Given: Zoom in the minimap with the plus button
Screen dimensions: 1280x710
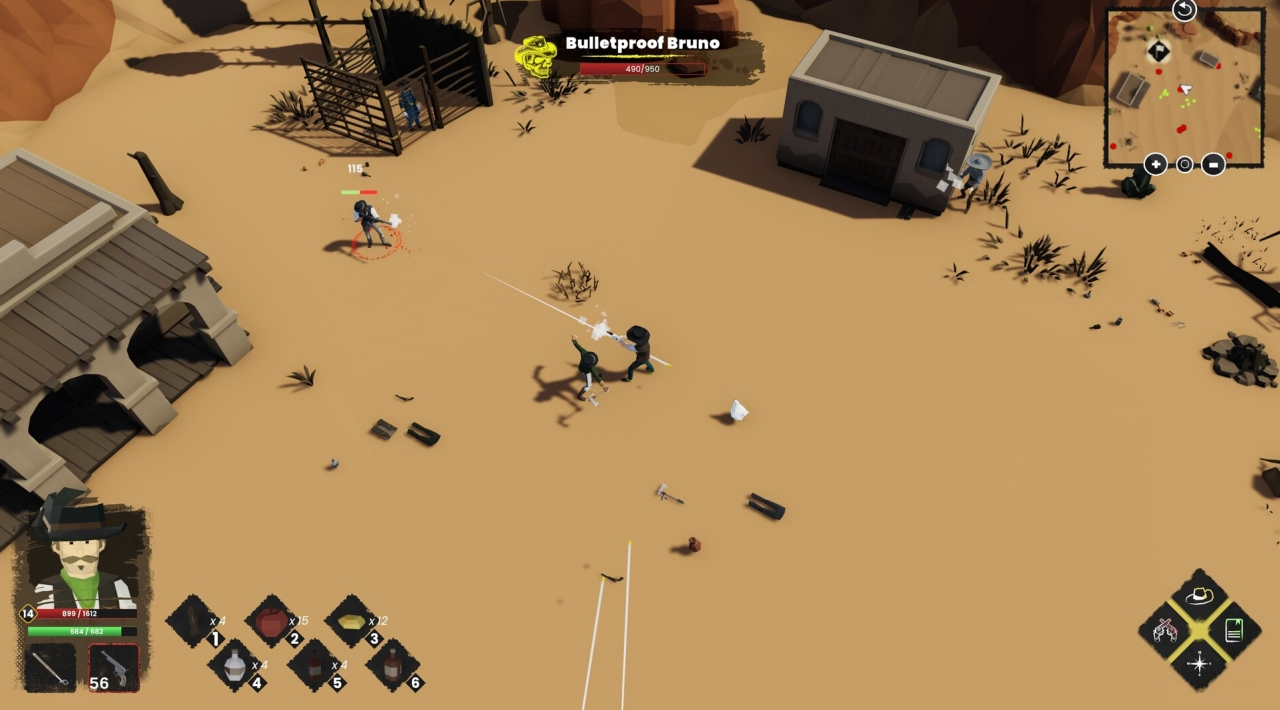Looking at the screenshot, I should click(x=1155, y=164).
